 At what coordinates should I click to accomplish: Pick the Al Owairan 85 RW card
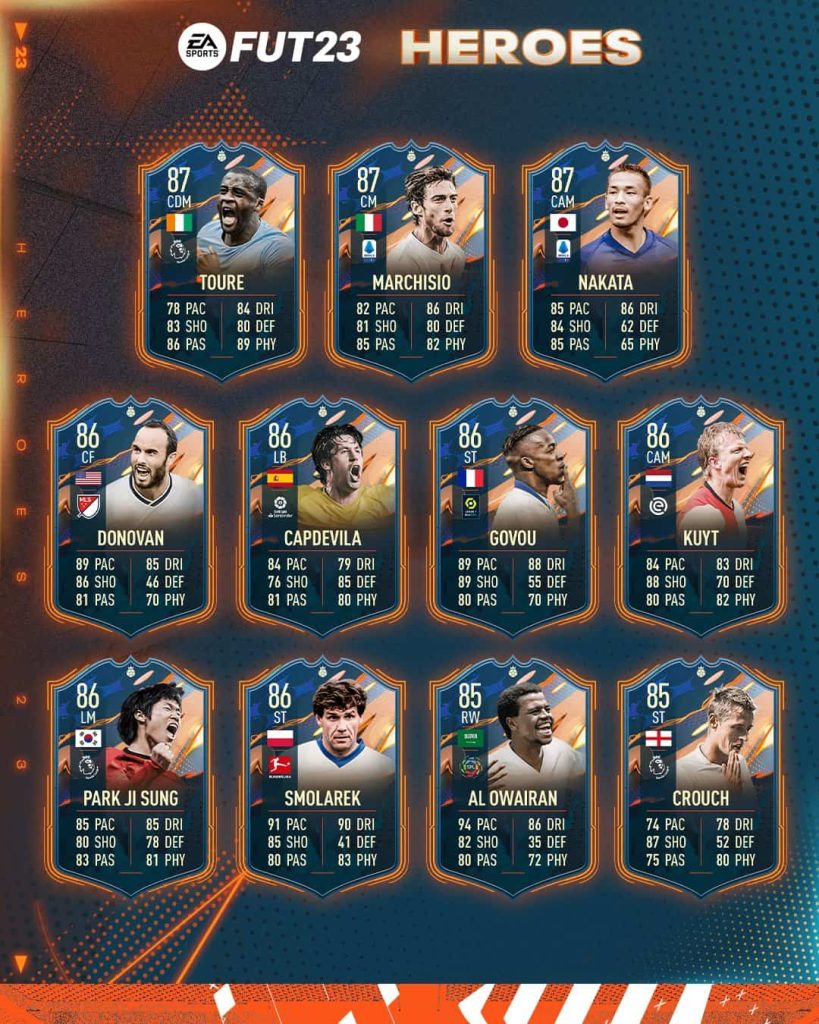click(x=512, y=778)
